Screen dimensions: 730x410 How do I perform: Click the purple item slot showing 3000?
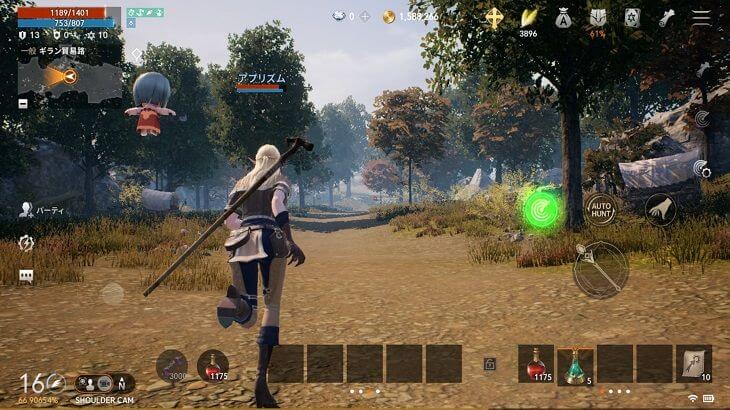tap(172, 366)
